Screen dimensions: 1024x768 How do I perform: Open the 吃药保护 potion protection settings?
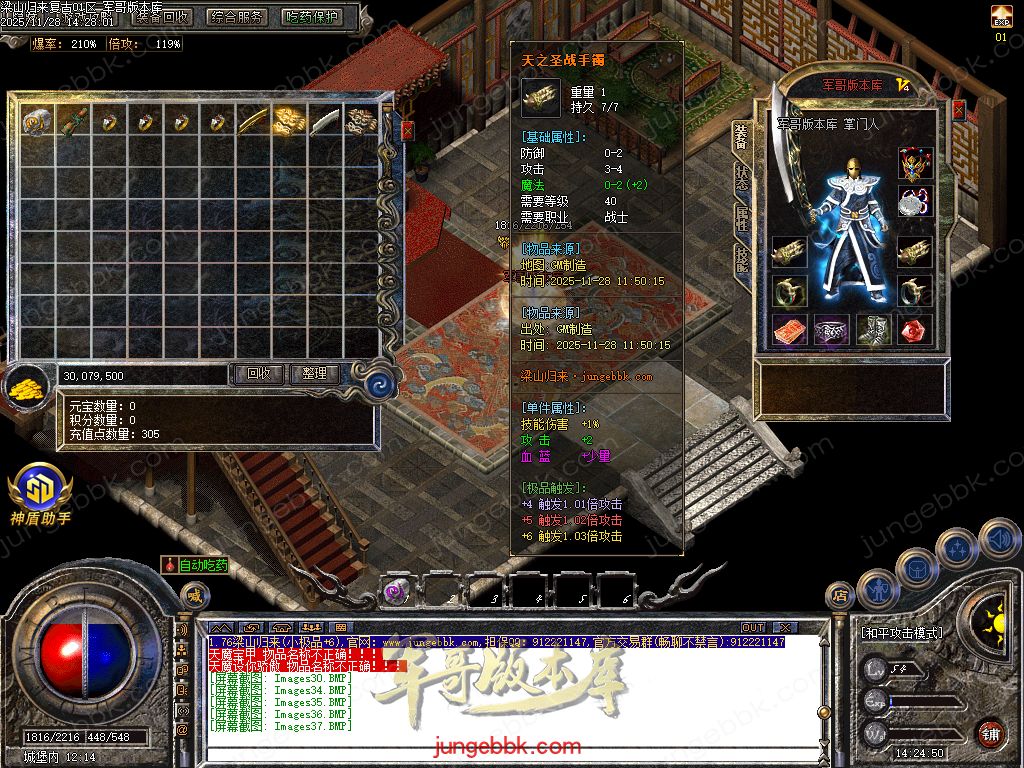pos(311,17)
